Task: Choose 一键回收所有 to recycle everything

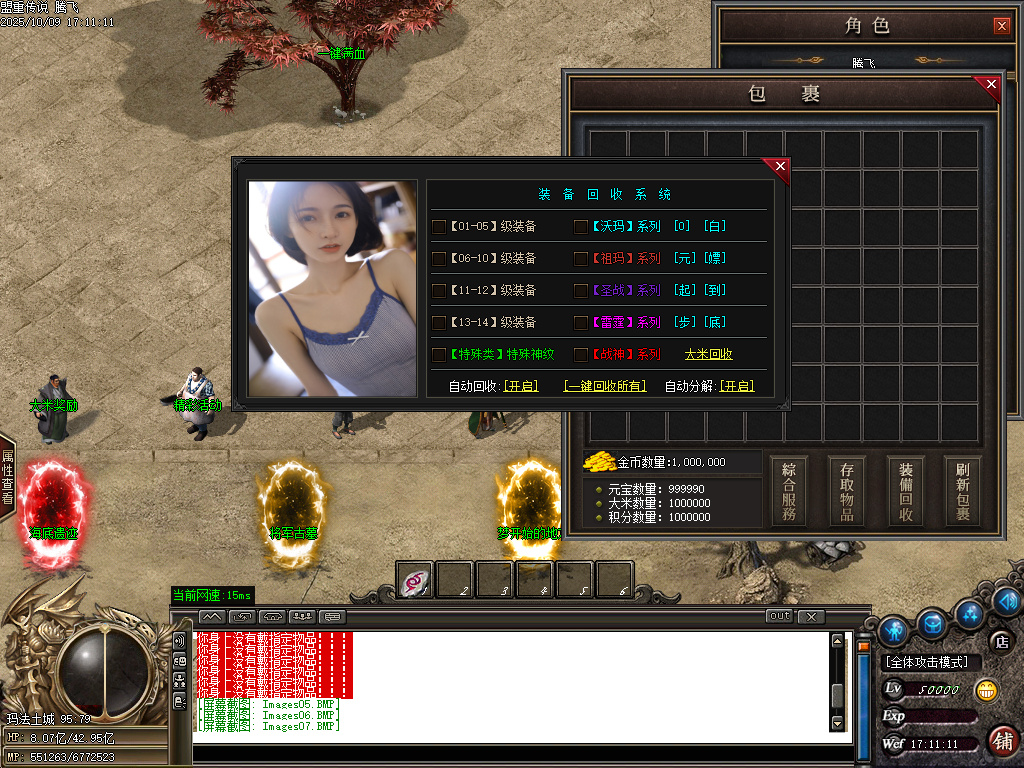Action: tap(605, 386)
